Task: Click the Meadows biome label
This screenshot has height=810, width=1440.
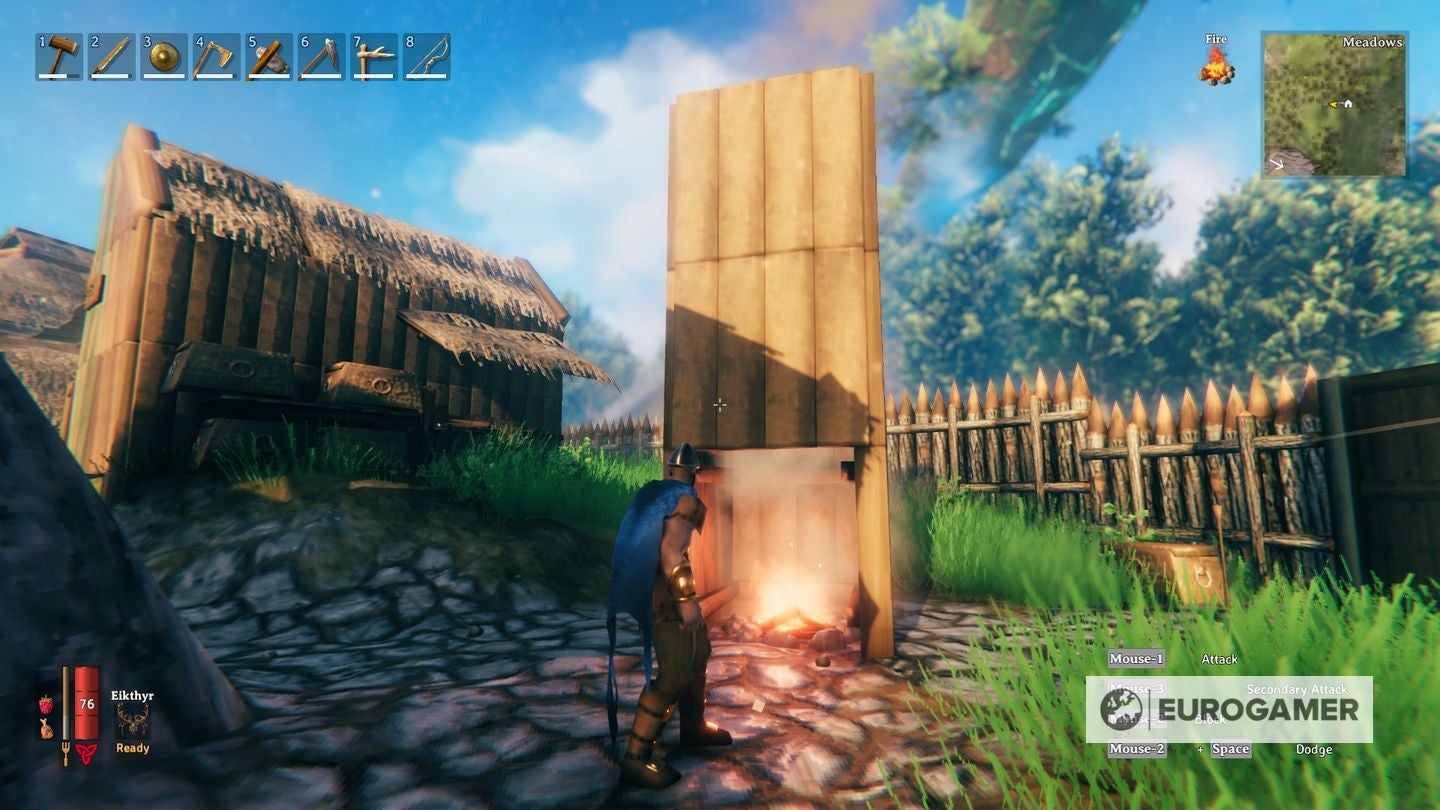Action: click(1373, 43)
